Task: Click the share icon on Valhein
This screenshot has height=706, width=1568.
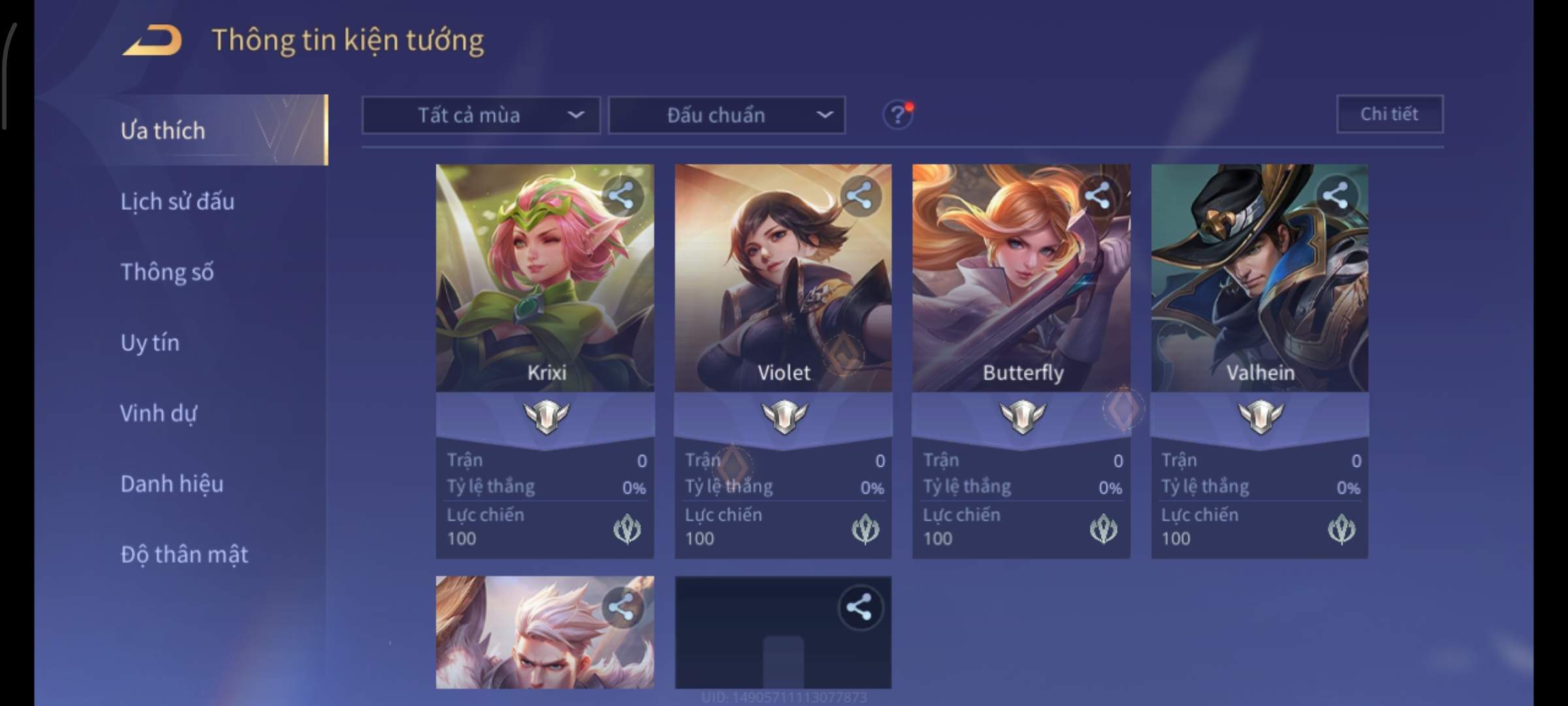Action: [1335, 195]
